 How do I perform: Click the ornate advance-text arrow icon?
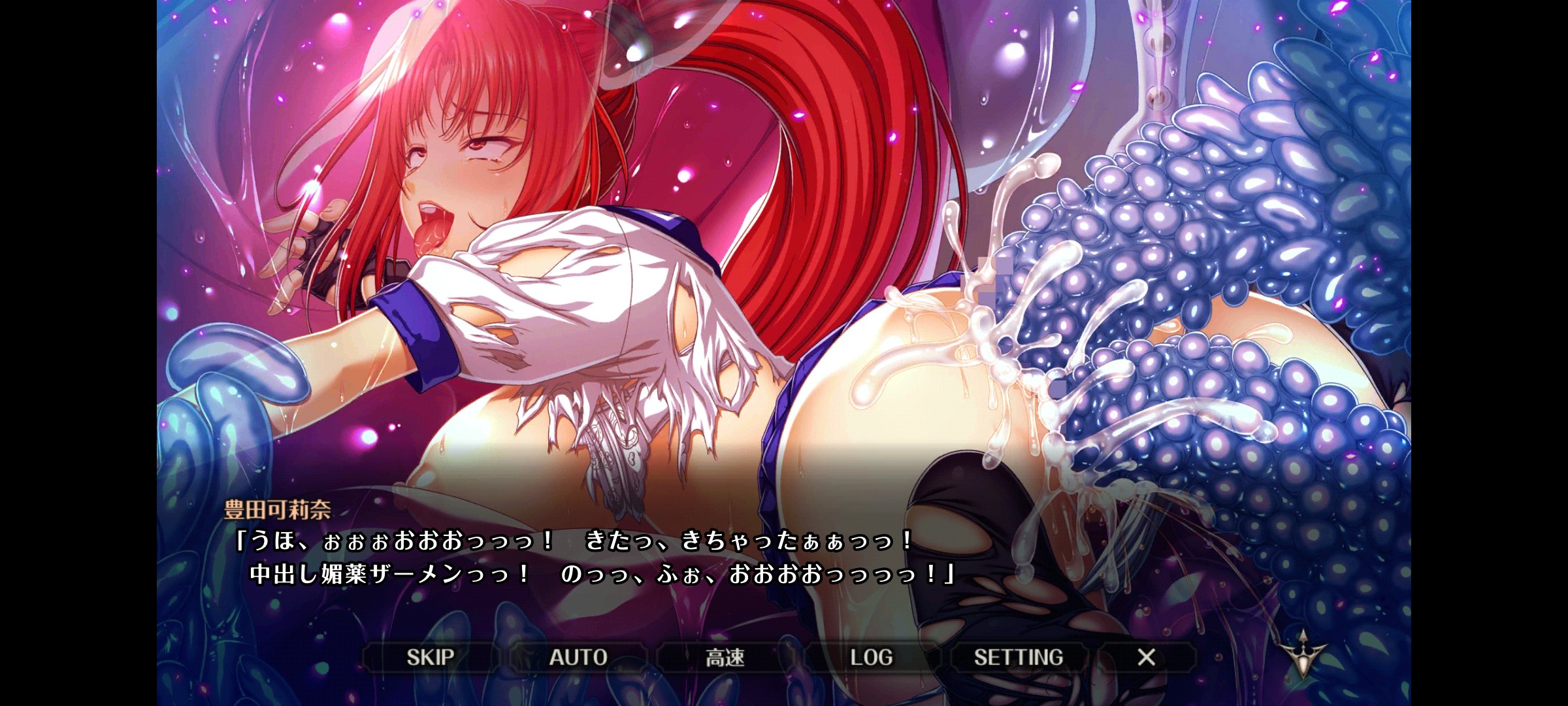pyautogui.click(x=1303, y=653)
